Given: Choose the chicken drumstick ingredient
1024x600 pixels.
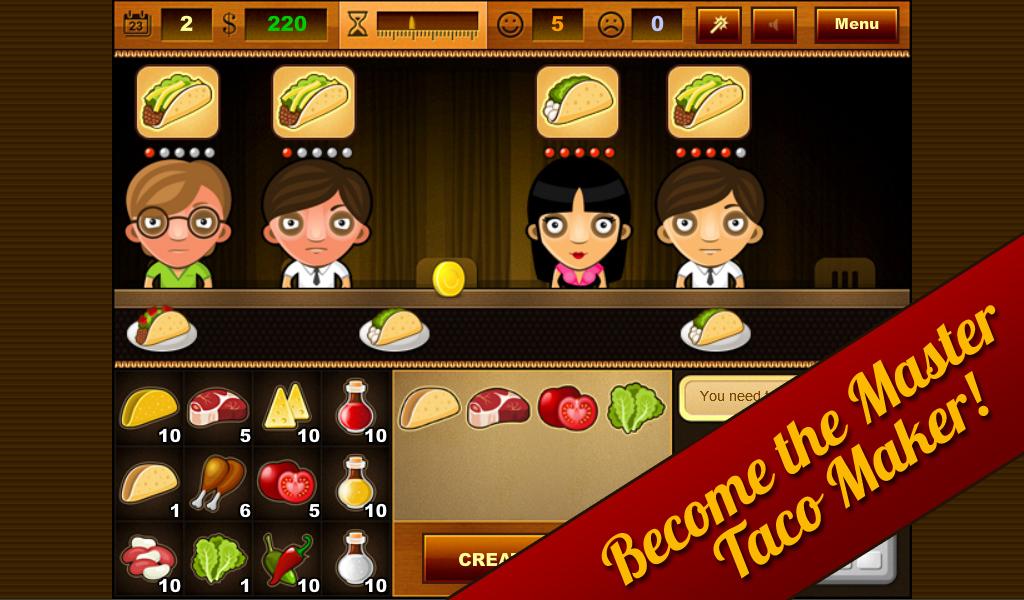Looking at the screenshot, I should [218, 483].
